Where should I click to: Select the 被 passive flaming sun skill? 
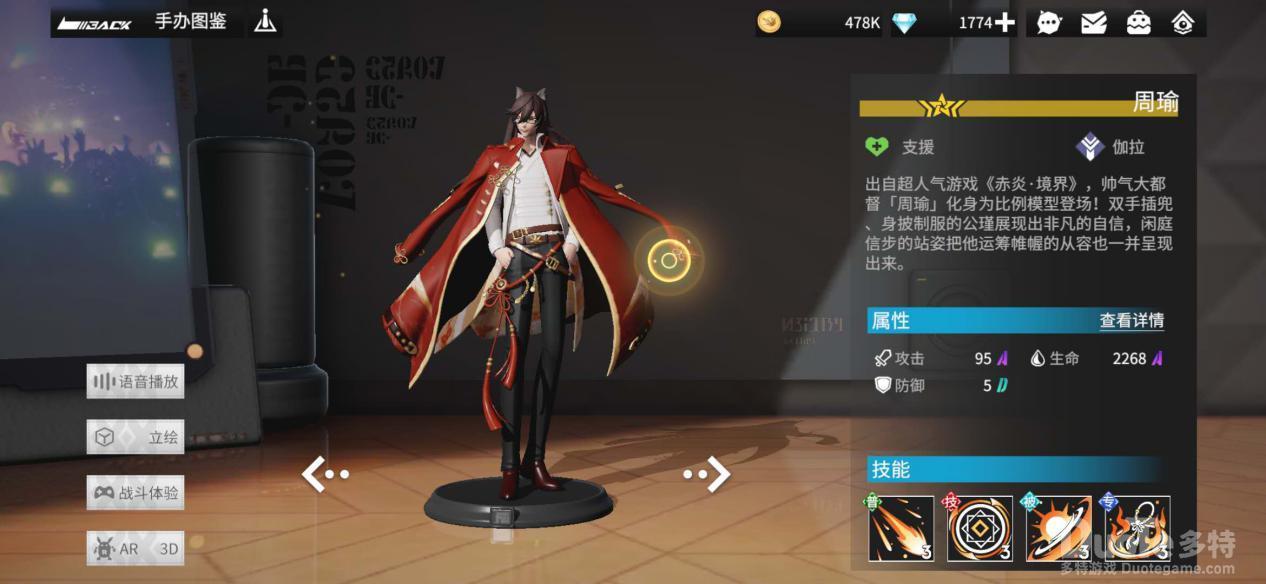1058,528
